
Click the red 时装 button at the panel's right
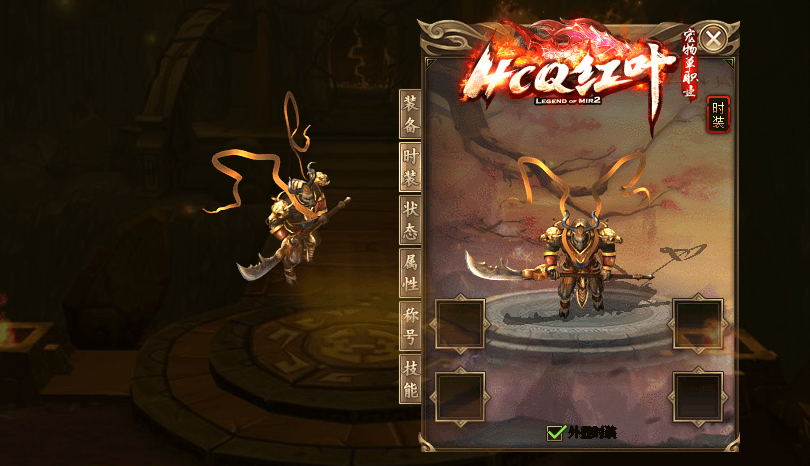pyautogui.click(x=718, y=115)
